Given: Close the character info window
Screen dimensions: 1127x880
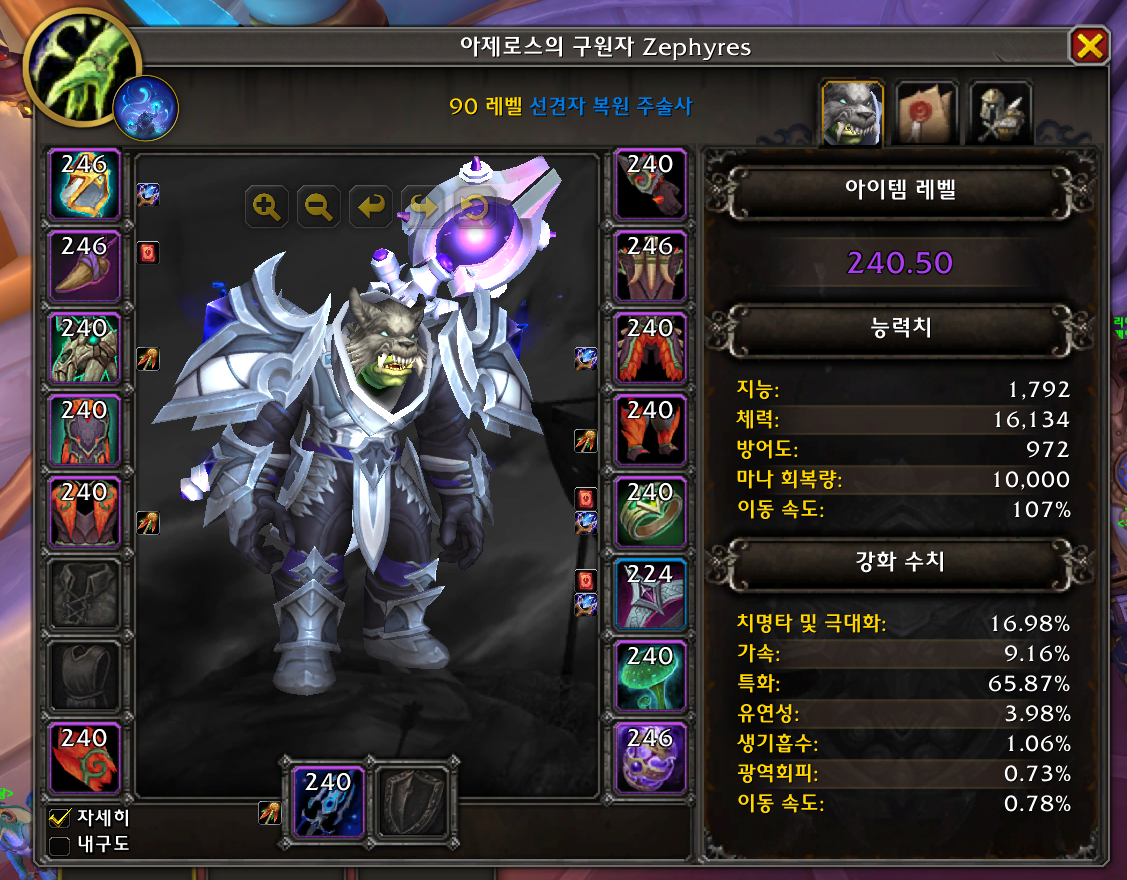Looking at the screenshot, I should tap(1089, 46).
